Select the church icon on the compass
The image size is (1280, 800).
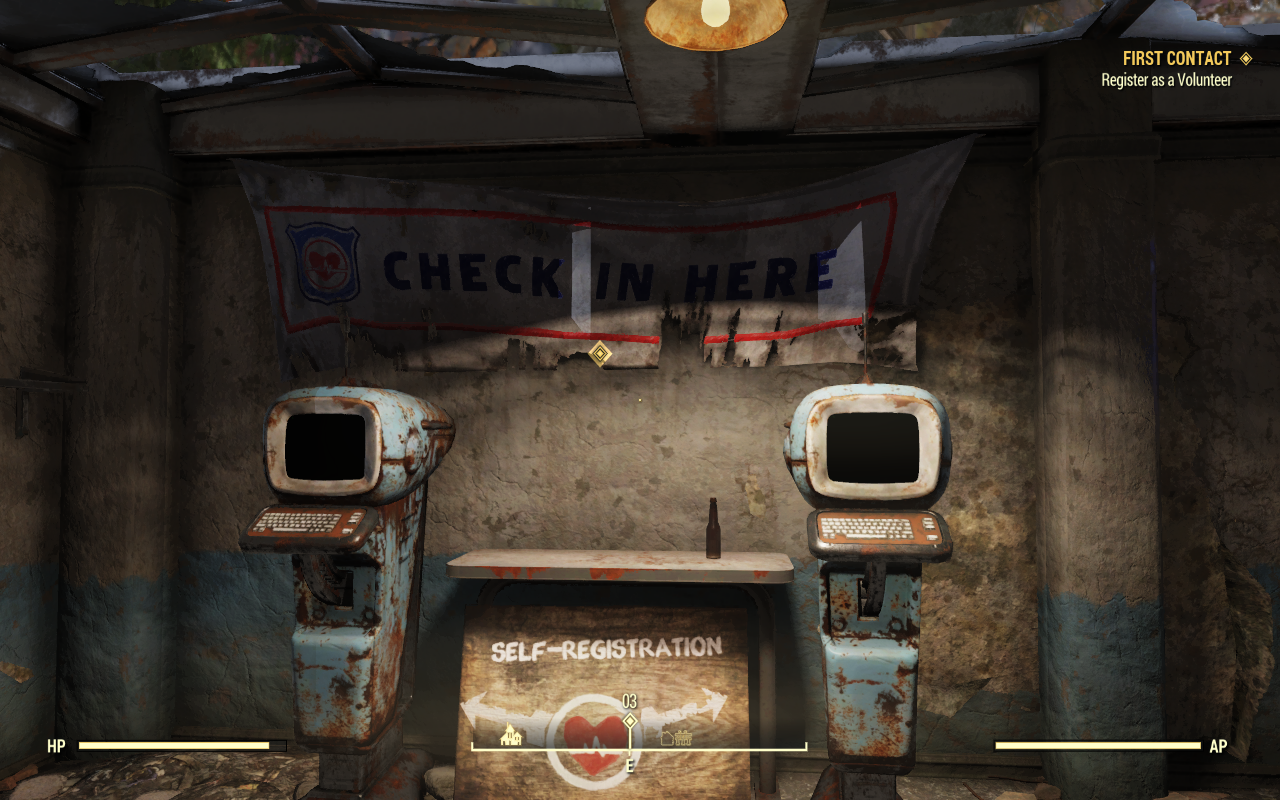509,735
